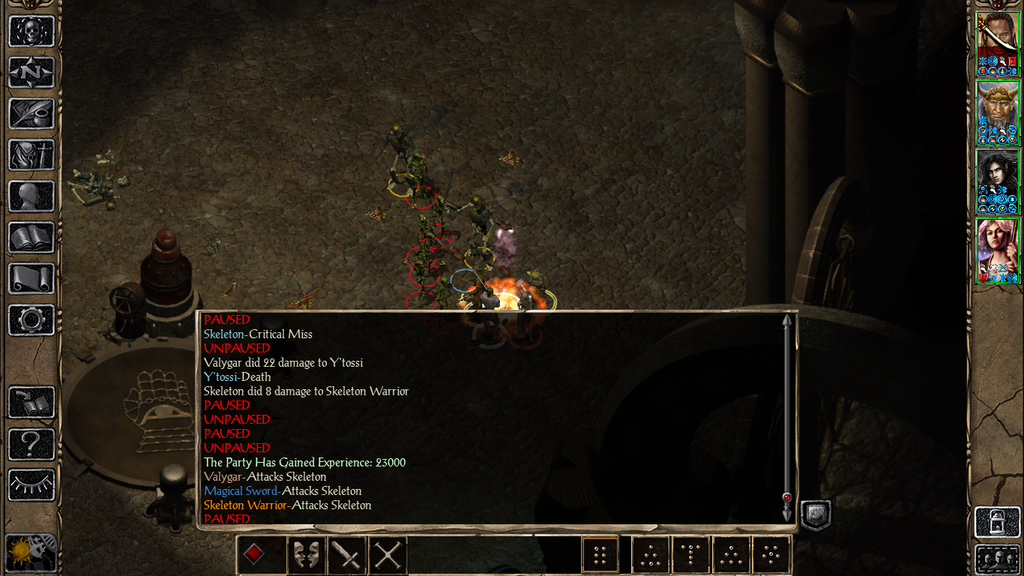The height and width of the screenshot is (576, 1024).
Task: Open the area map with the compass button
Action: pos(31,71)
